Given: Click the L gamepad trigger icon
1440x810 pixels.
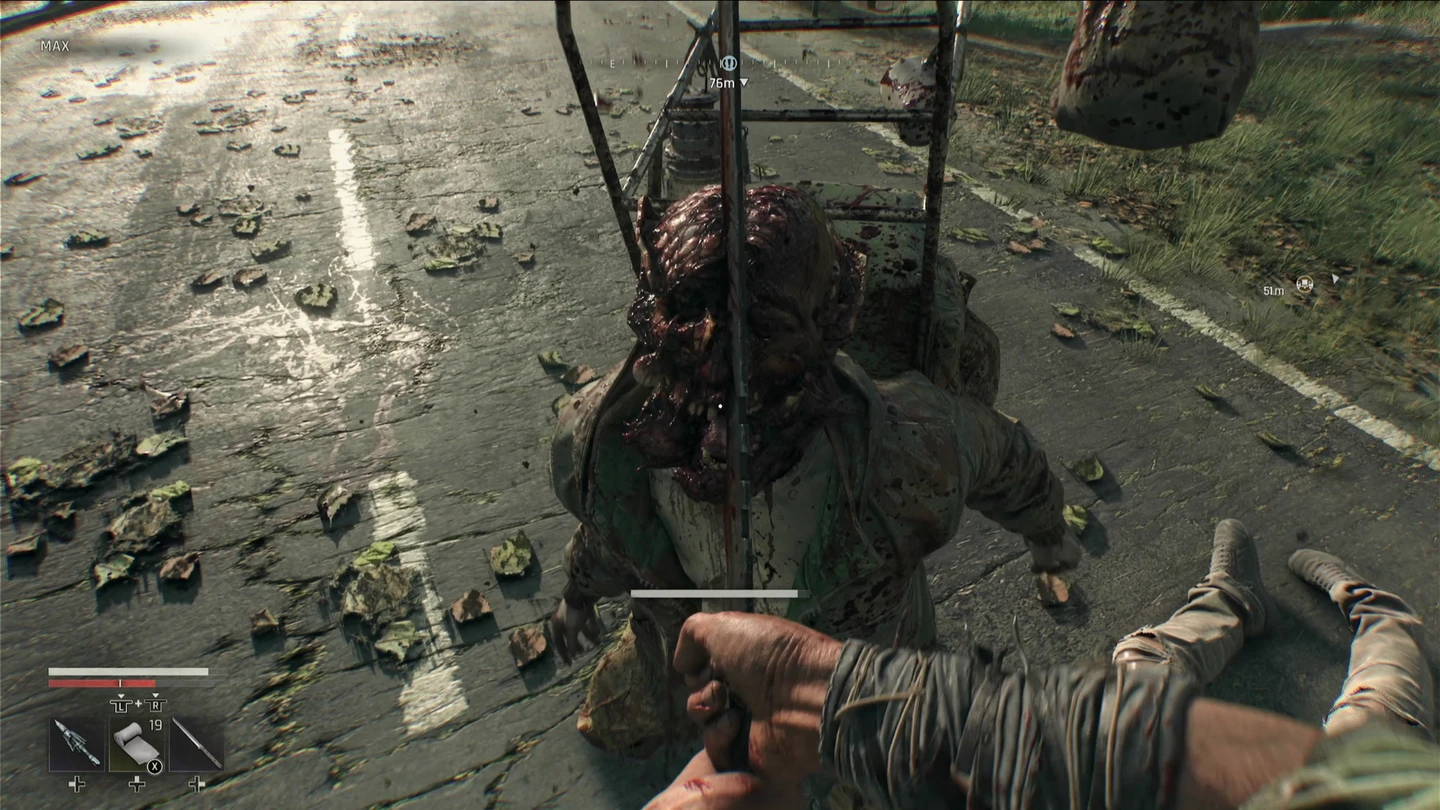Looking at the screenshot, I should 122,706.
